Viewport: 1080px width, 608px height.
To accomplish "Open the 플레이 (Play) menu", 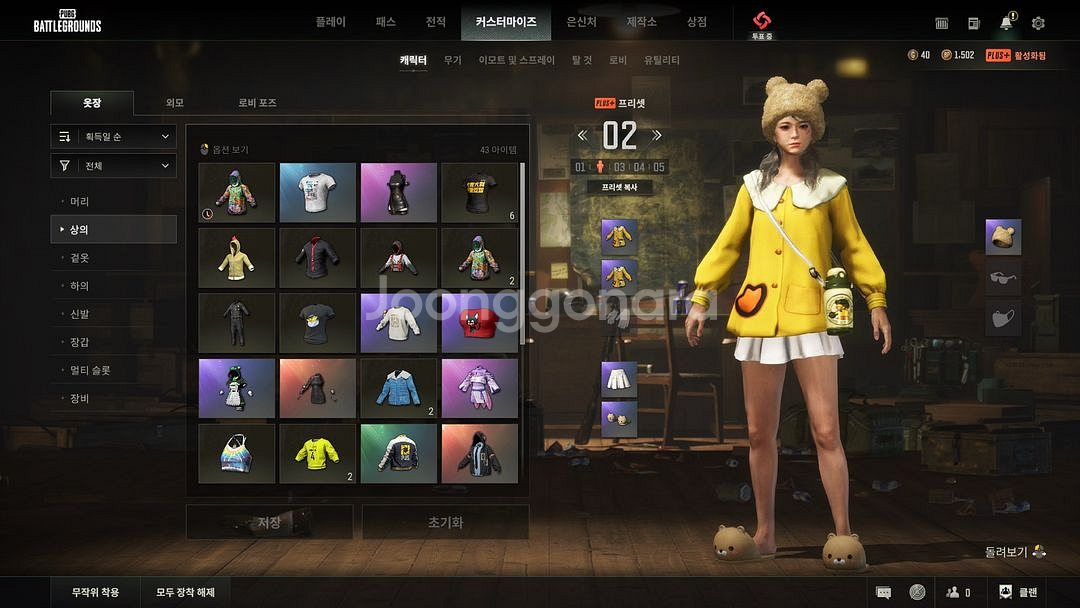I will (330, 22).
